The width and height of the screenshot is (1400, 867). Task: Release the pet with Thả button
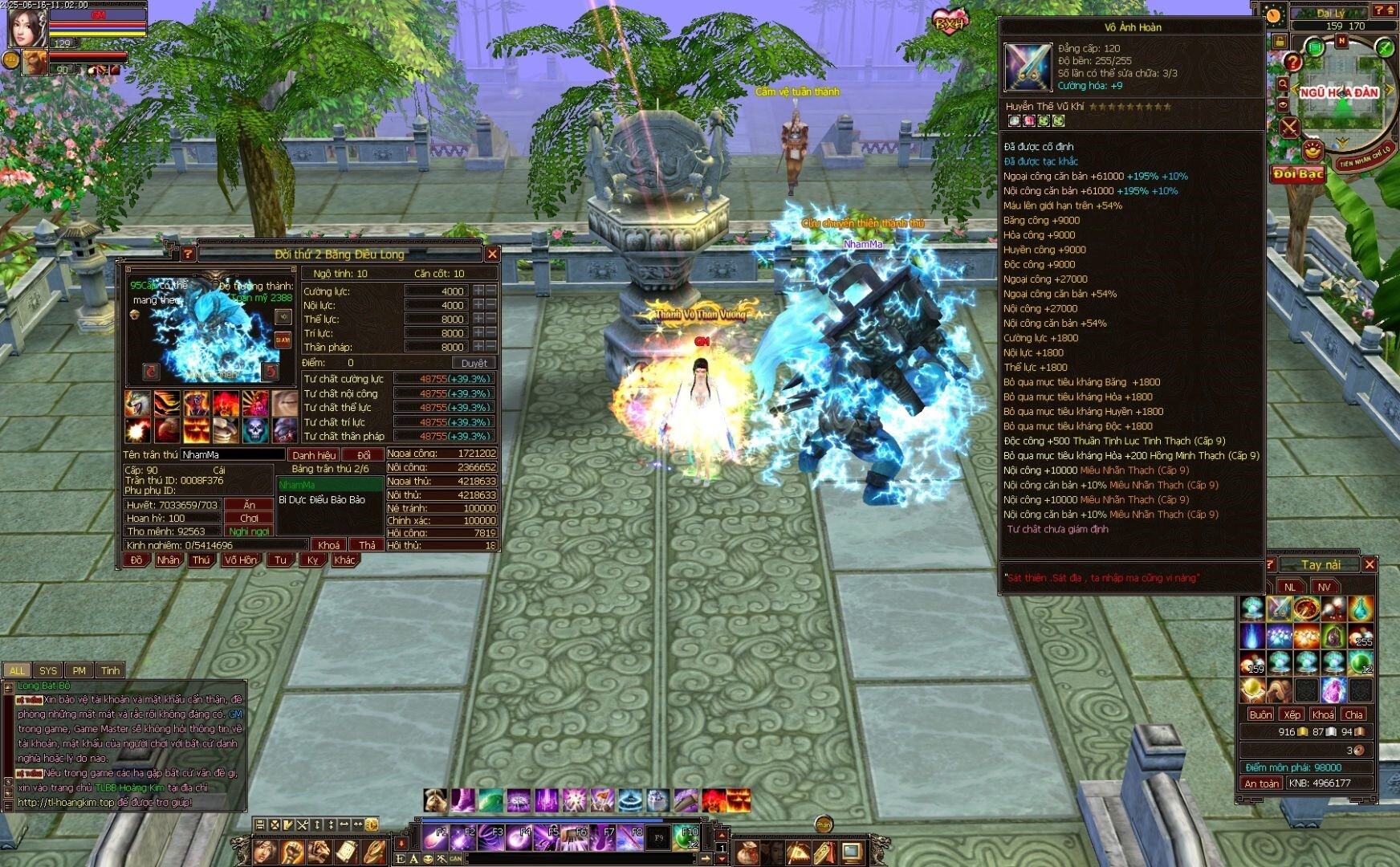(x=367, y=545)
